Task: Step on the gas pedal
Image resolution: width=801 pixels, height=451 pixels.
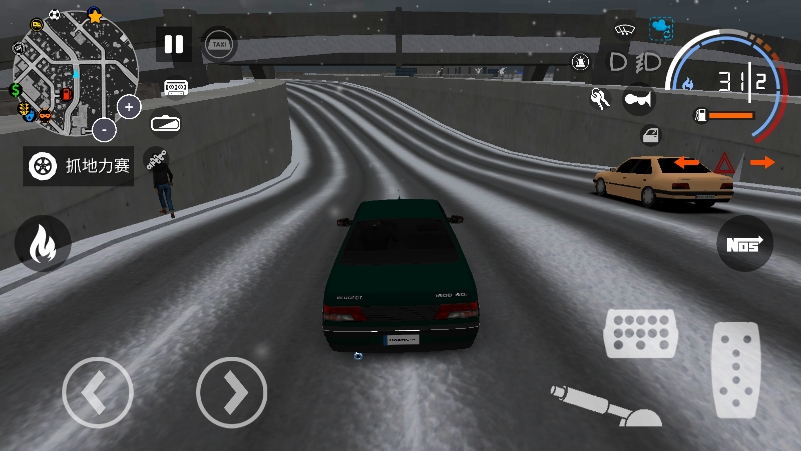Action: coord(735,370)
